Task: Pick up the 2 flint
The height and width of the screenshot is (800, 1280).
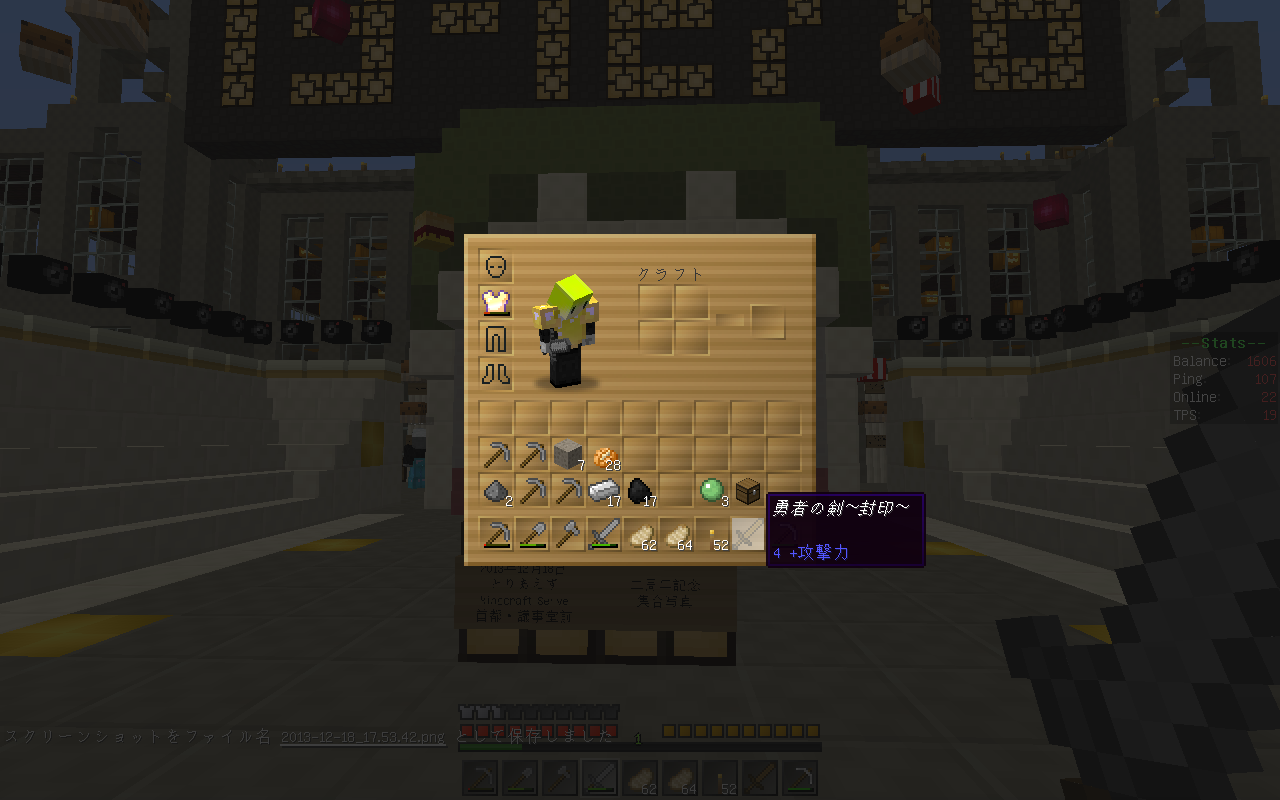Action: pyautogui.click(x=496, y=491)
